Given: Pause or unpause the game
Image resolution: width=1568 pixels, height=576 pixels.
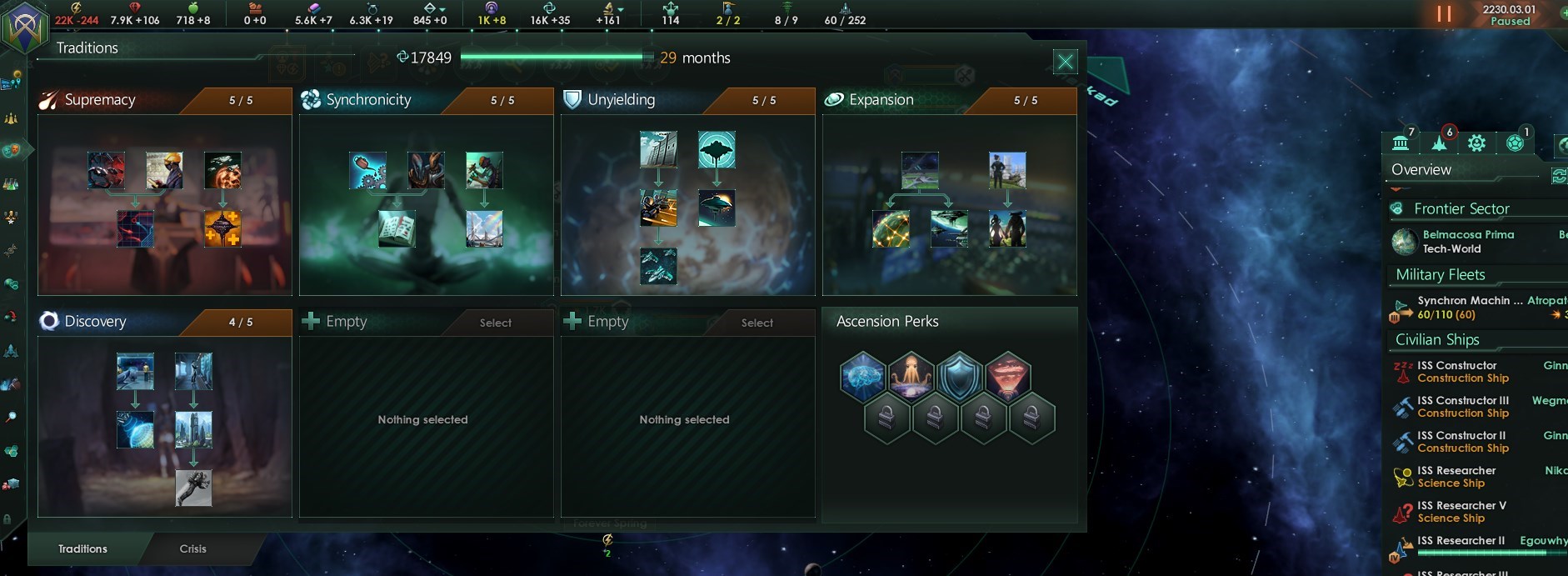Looking at the screenshot, I should click(1444, 14).
